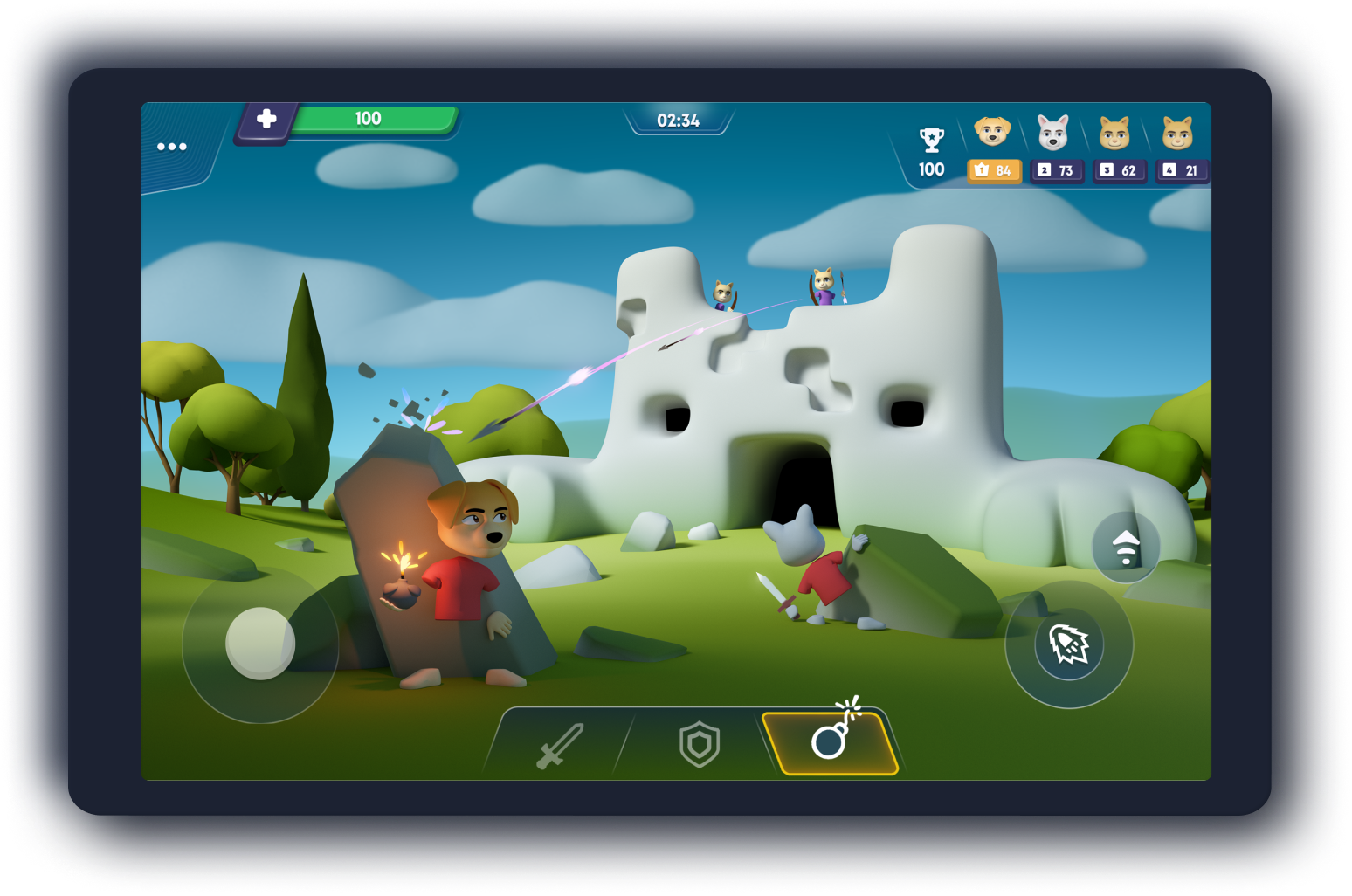The image size is (1352, 896).
Task: Click the trophy score icon
Action: coord(931,140)
